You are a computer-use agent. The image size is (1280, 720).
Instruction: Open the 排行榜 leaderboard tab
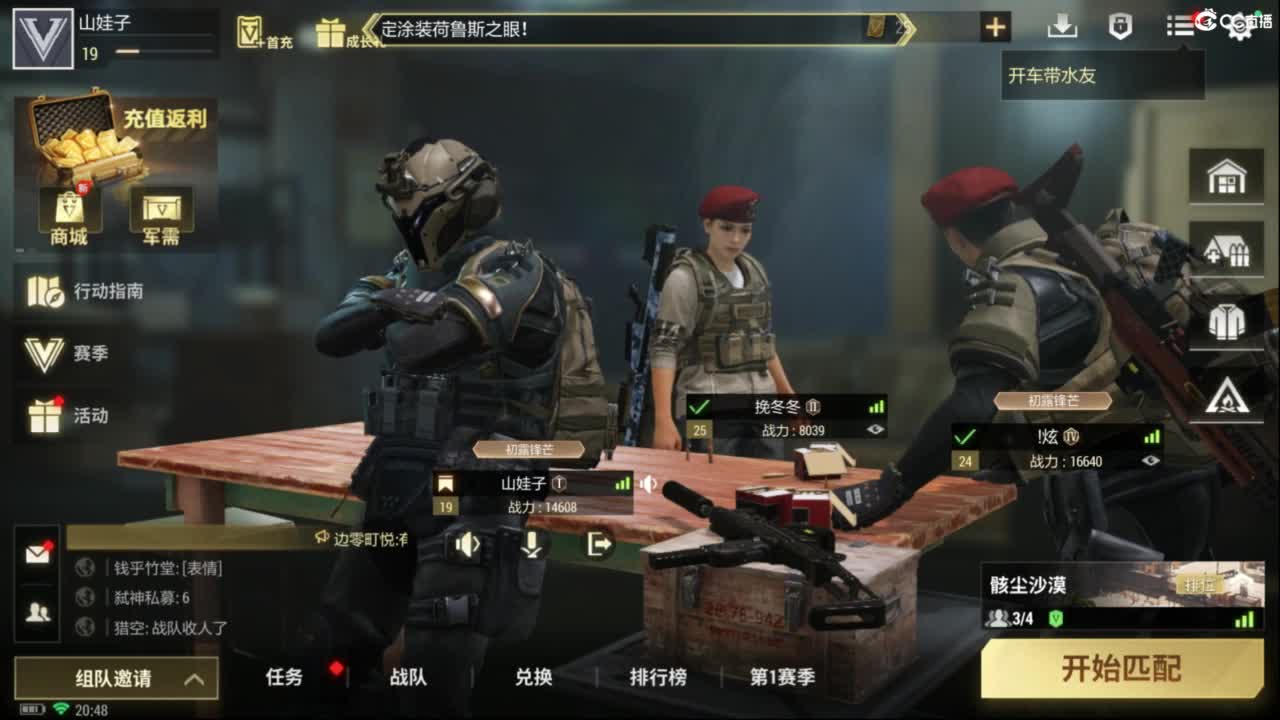point(657,677)
